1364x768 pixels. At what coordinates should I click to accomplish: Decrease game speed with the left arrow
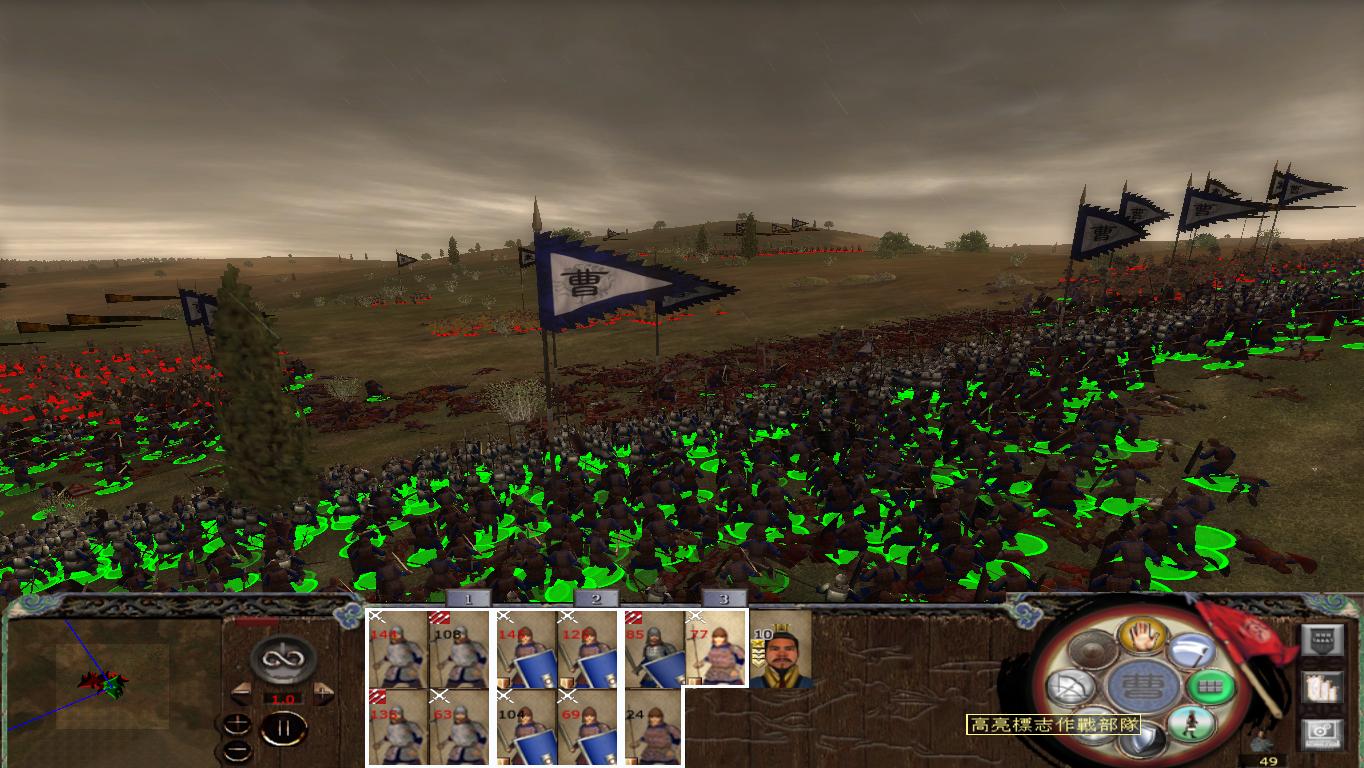tap(241, 692)
